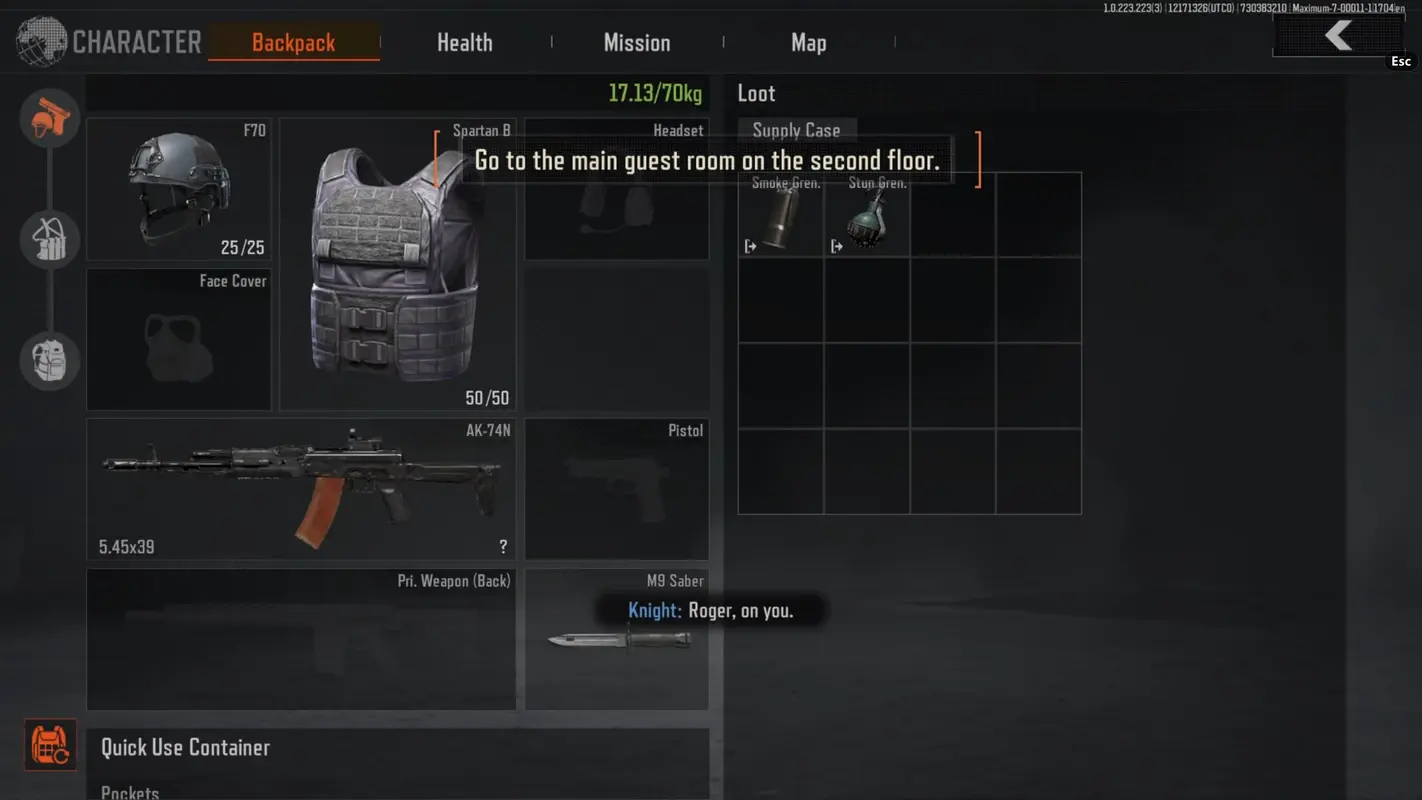Click the back arrow at the top right
The width and height of the screenshot is (1422, 800).
[1337, 34]
